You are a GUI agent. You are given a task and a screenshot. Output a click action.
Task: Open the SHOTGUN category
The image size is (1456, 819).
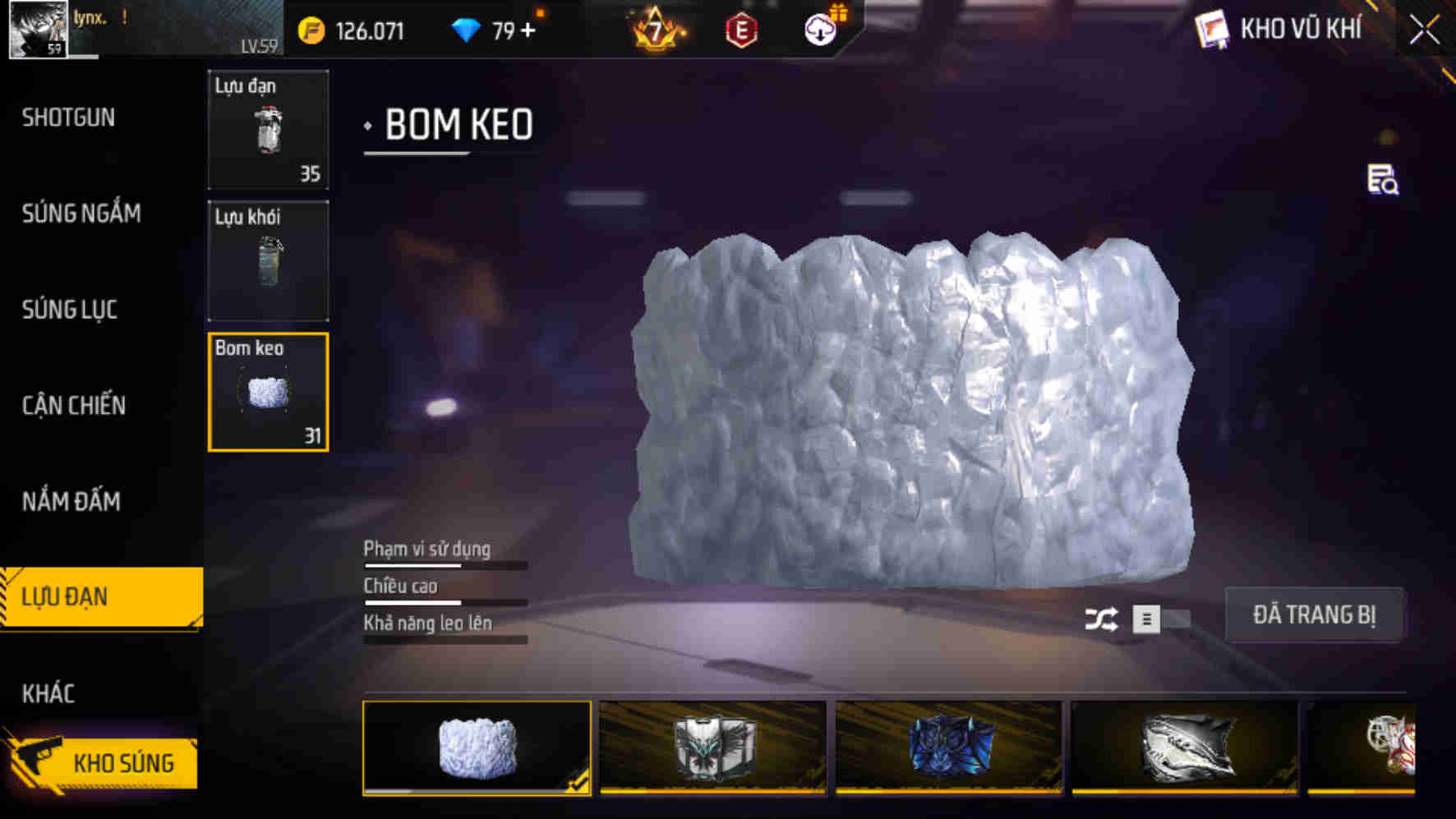click(x=69, y=118)
